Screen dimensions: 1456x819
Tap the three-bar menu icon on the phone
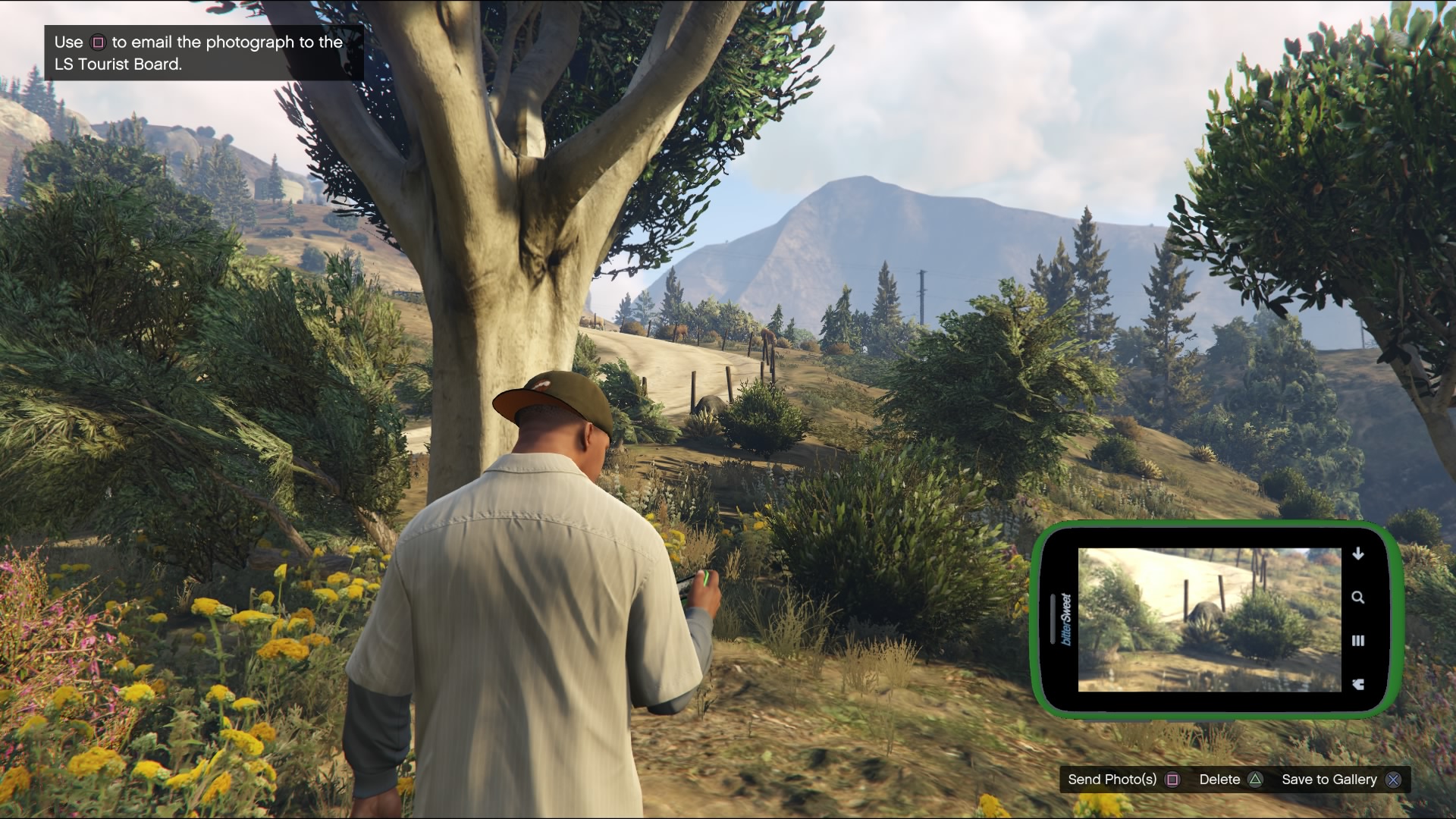click(x=1358, y=641)
